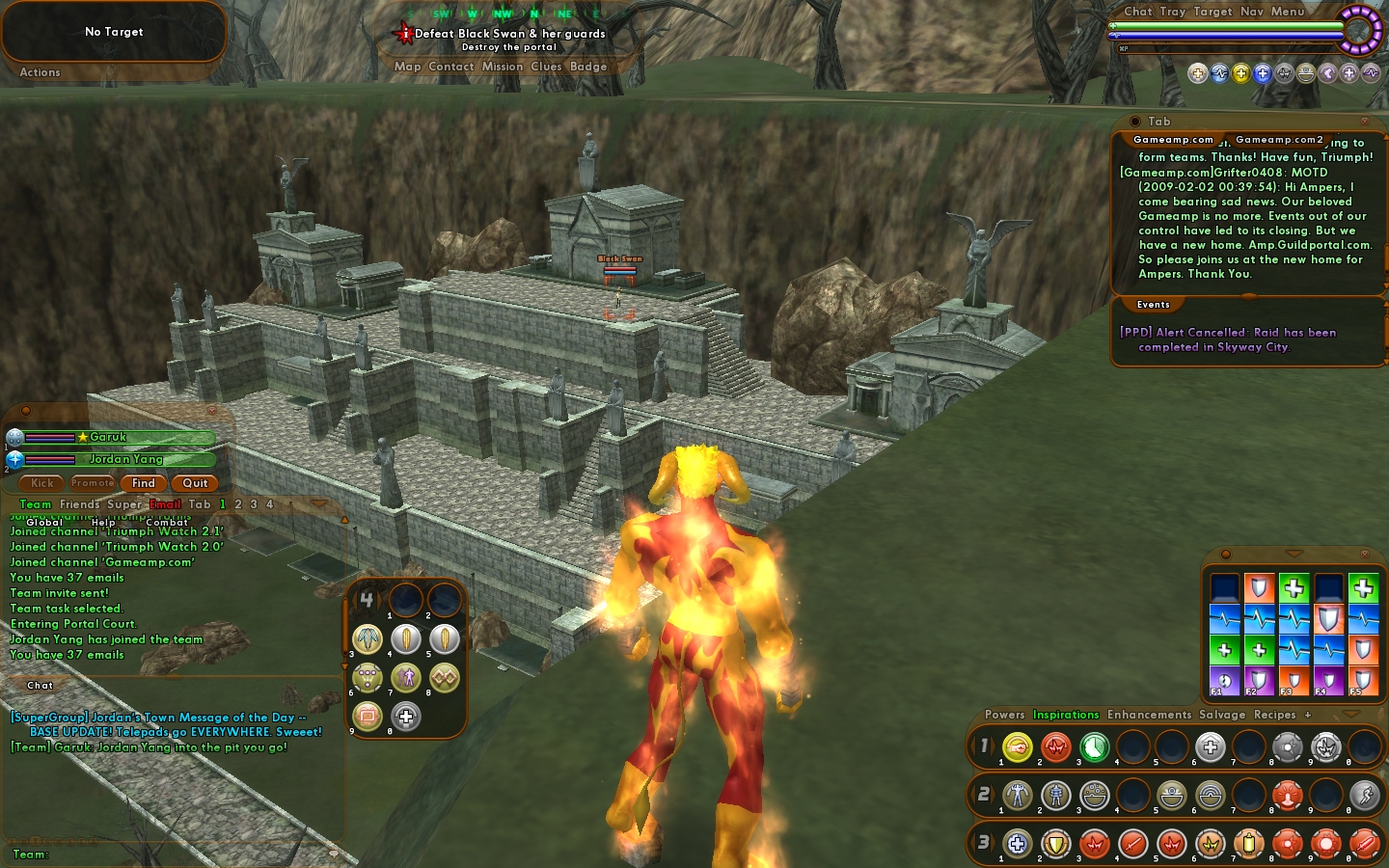Screen dimensions: 1389x868
Task: Open the Recipes list
Action: [x=1274, y=715]
